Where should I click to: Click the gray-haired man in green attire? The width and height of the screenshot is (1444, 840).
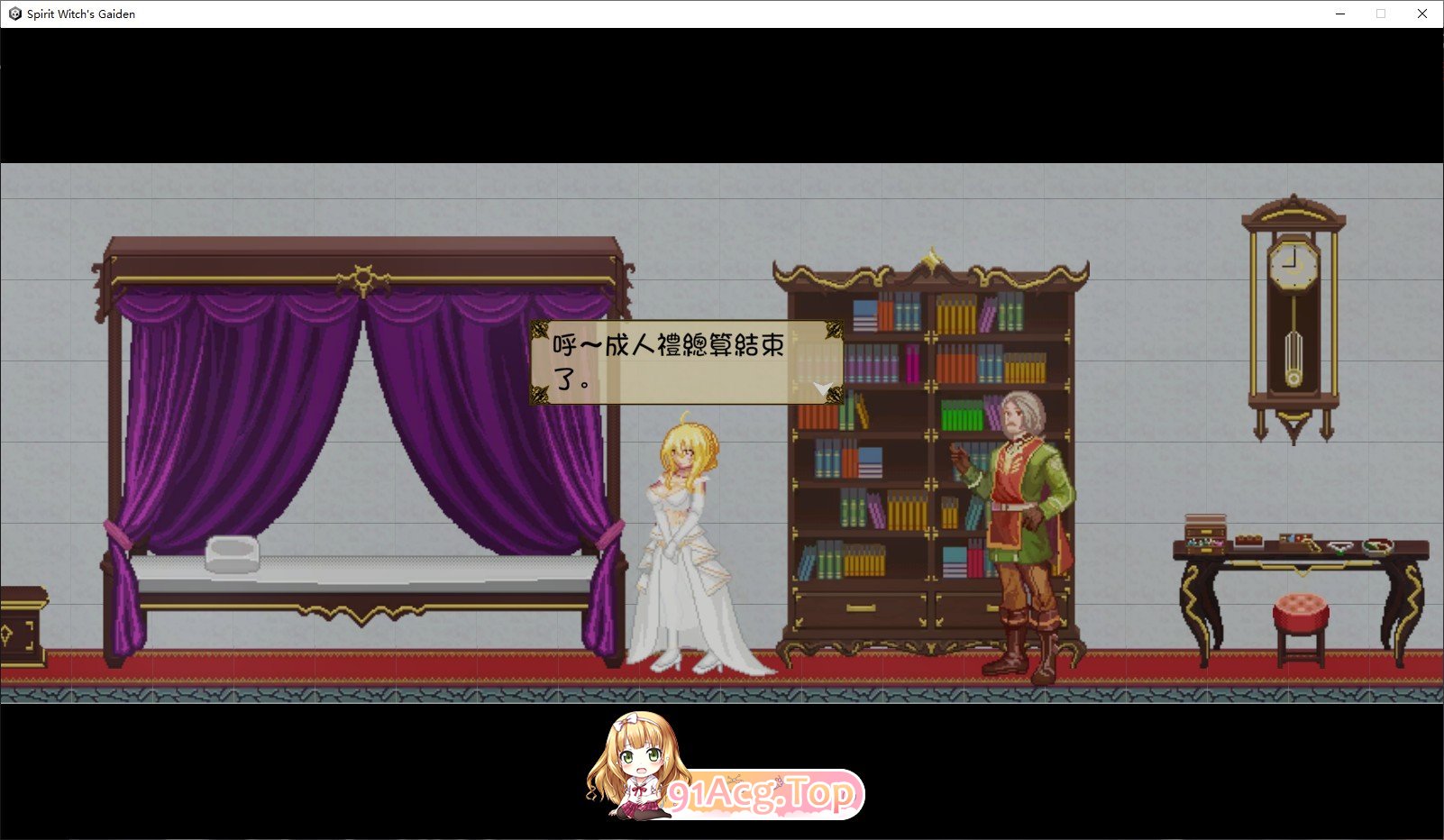click(1024, 523)
